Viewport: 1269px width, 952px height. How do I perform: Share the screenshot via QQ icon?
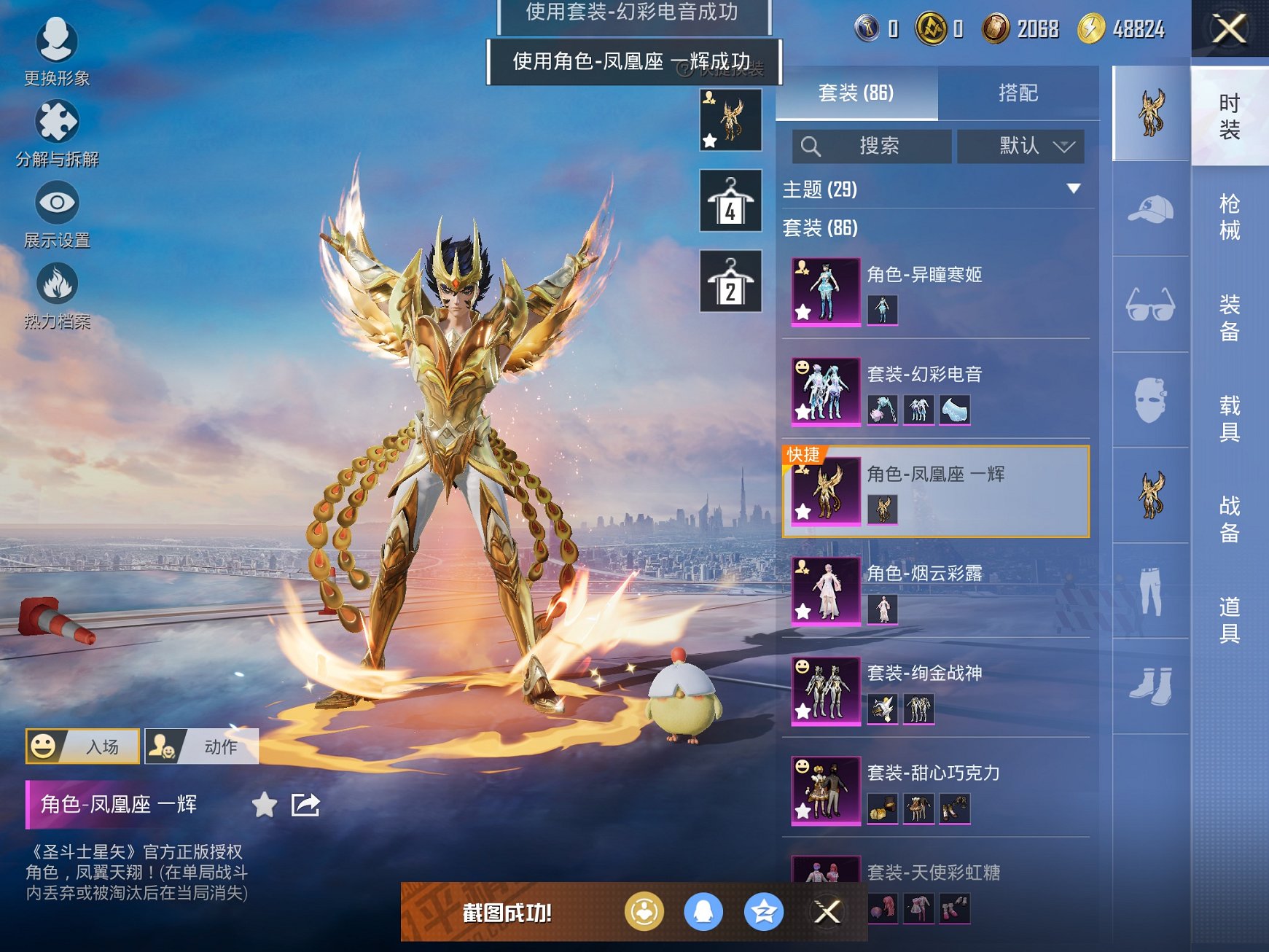coord(701,910)
